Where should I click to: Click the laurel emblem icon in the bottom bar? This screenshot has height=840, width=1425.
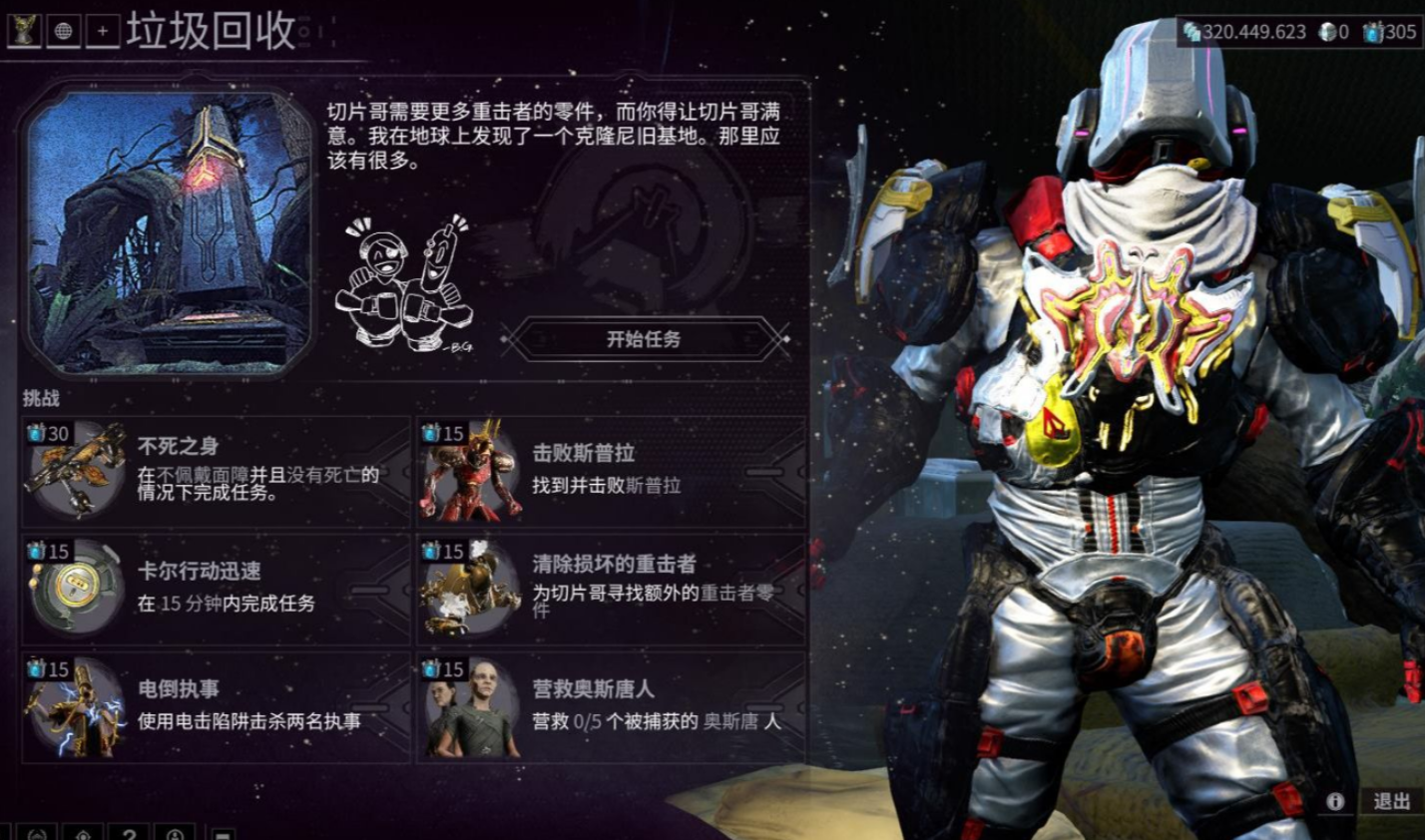click(37, 834)
